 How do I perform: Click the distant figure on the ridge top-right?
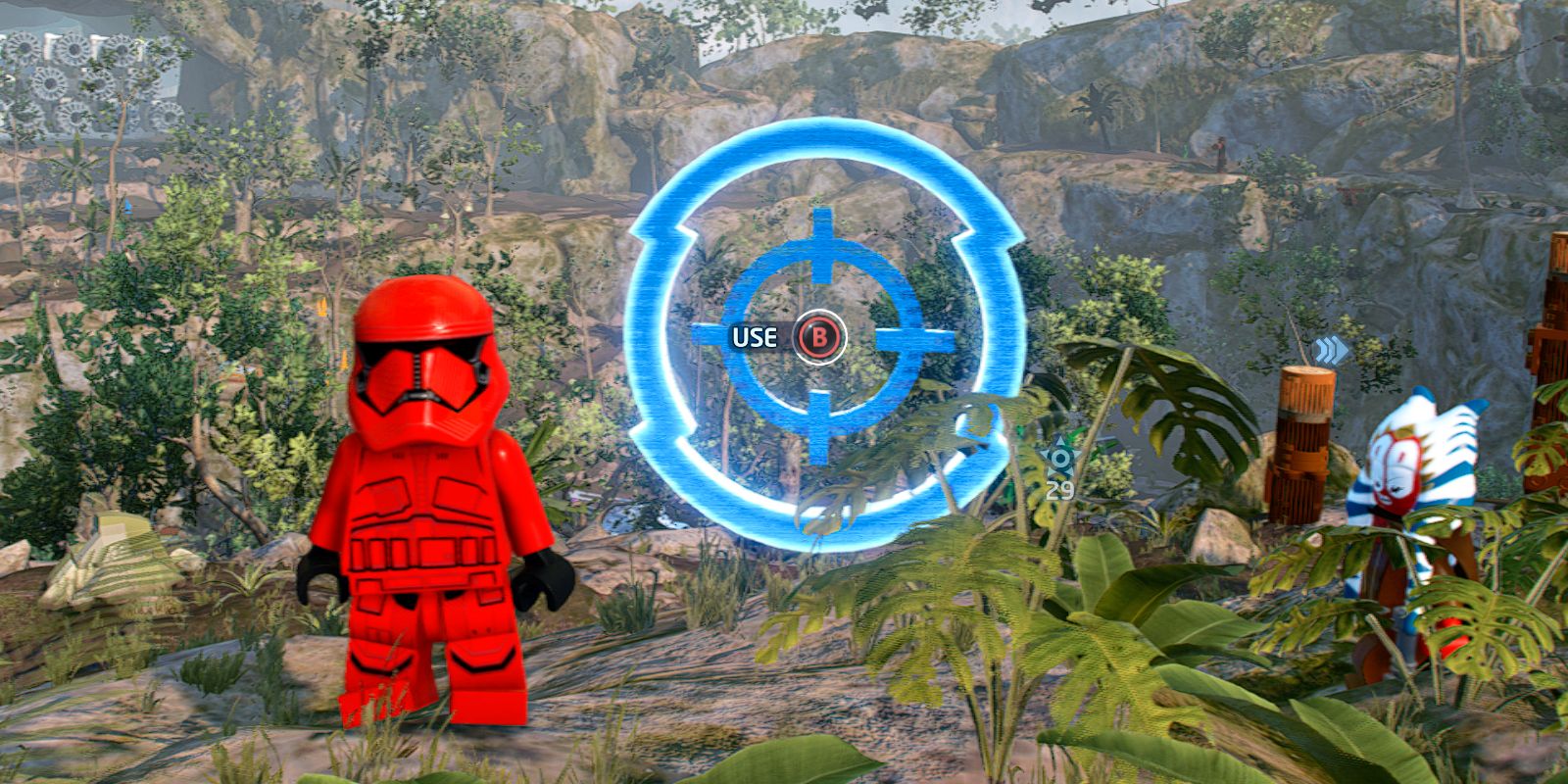pos(1219,154)
